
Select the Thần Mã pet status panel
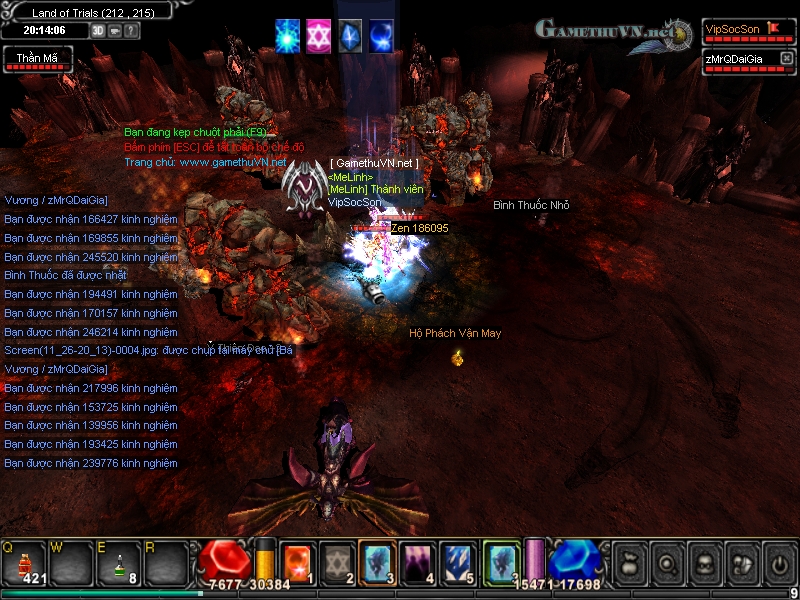click(x=36, y=60)
